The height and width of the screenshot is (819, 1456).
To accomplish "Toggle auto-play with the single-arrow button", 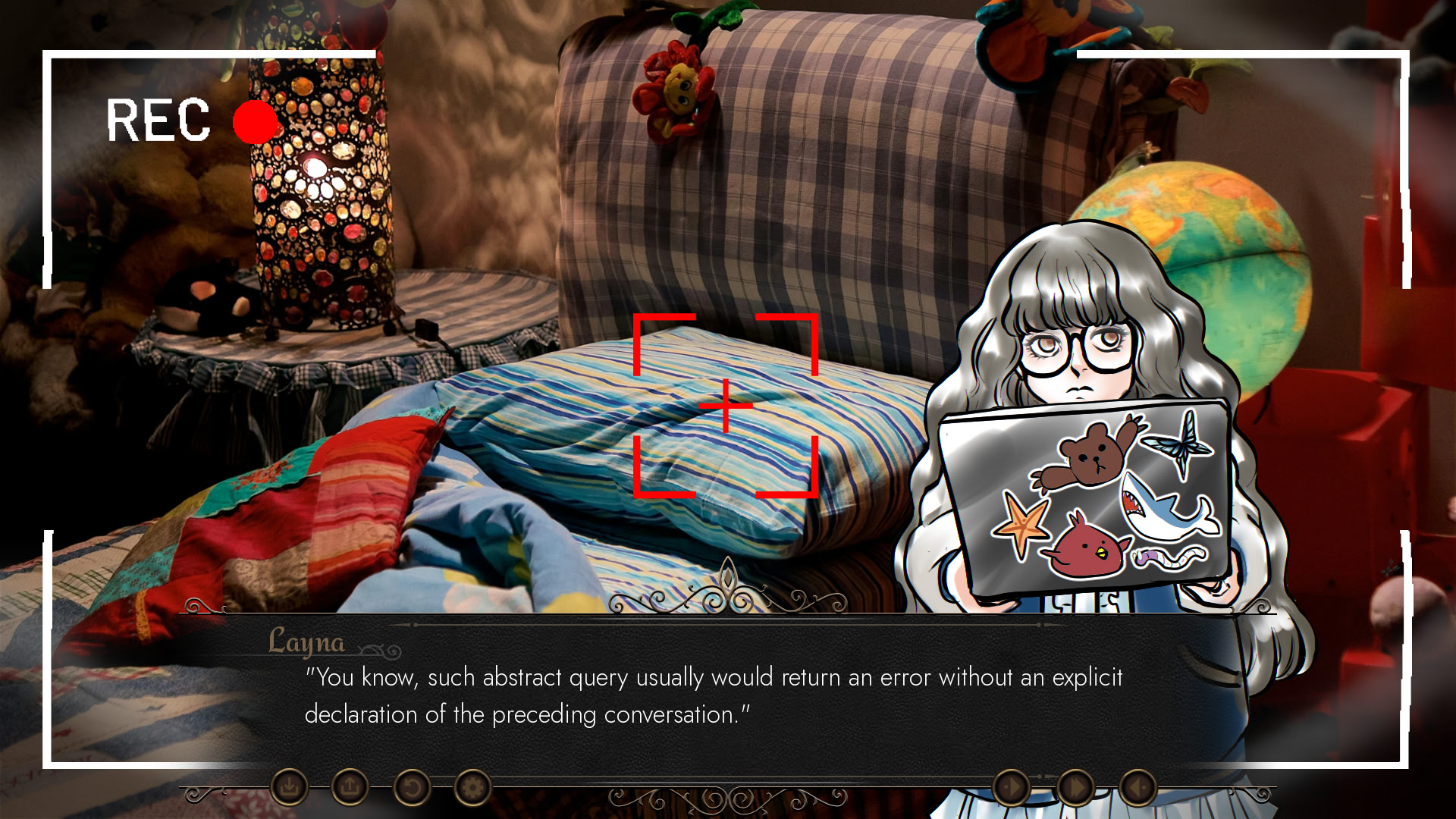I will tap(1011, 788).
